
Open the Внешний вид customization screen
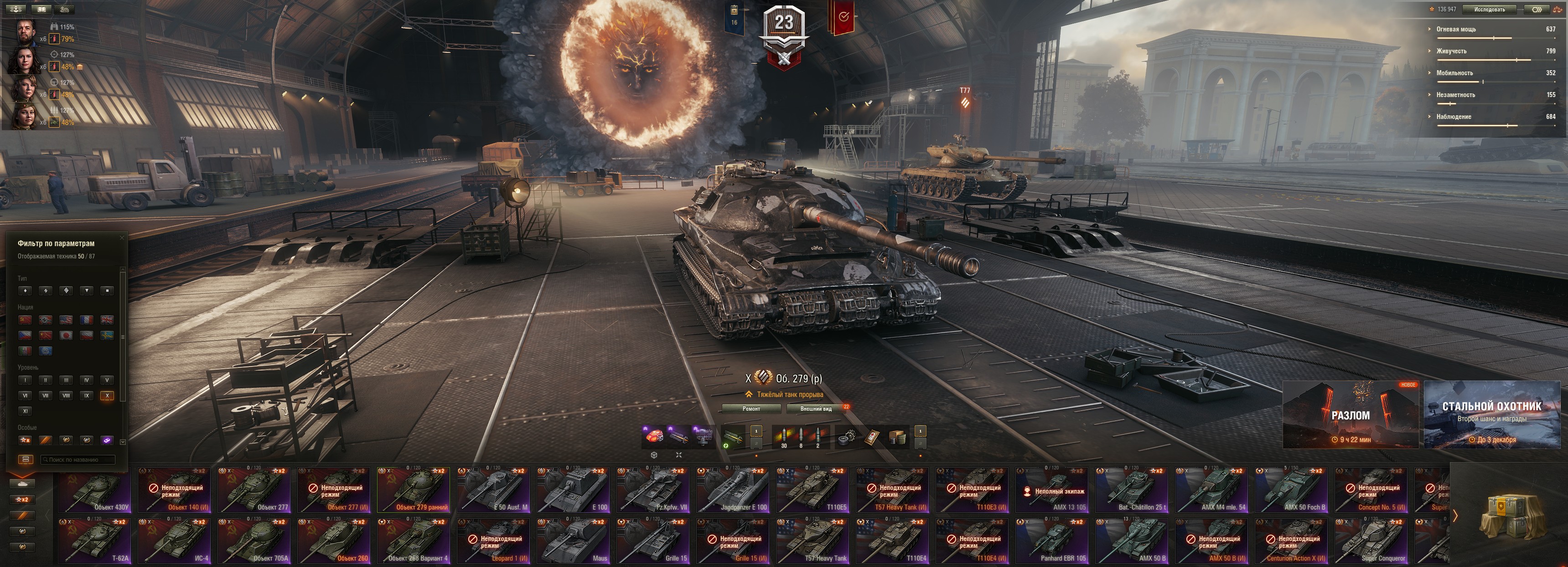[x=816, y=409]
